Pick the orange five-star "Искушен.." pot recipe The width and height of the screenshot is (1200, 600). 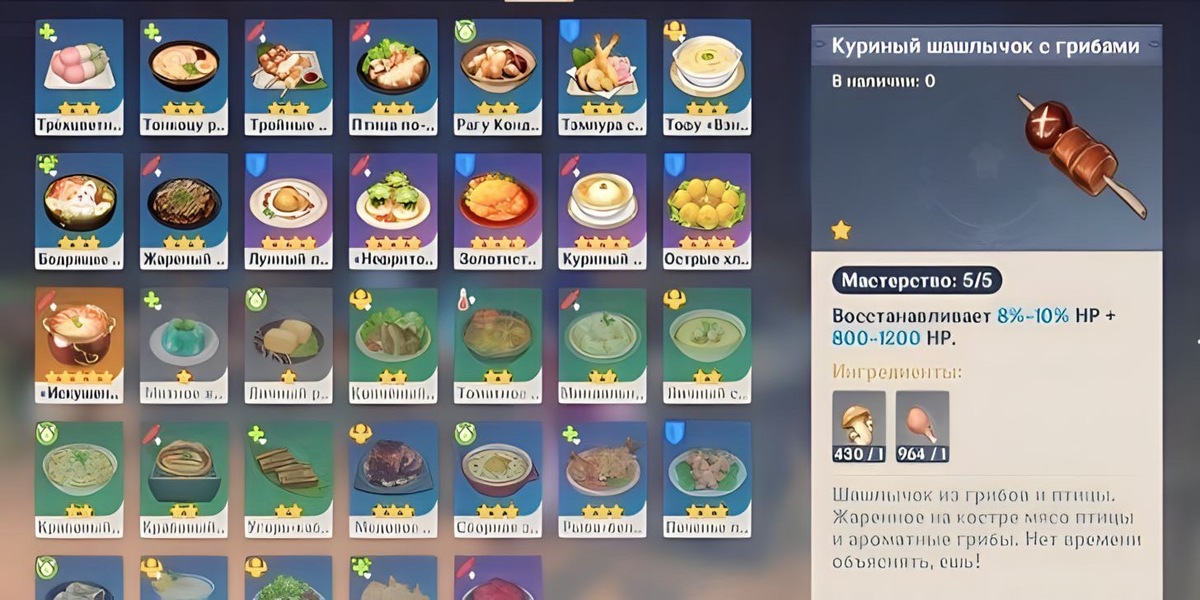[80, 345]
